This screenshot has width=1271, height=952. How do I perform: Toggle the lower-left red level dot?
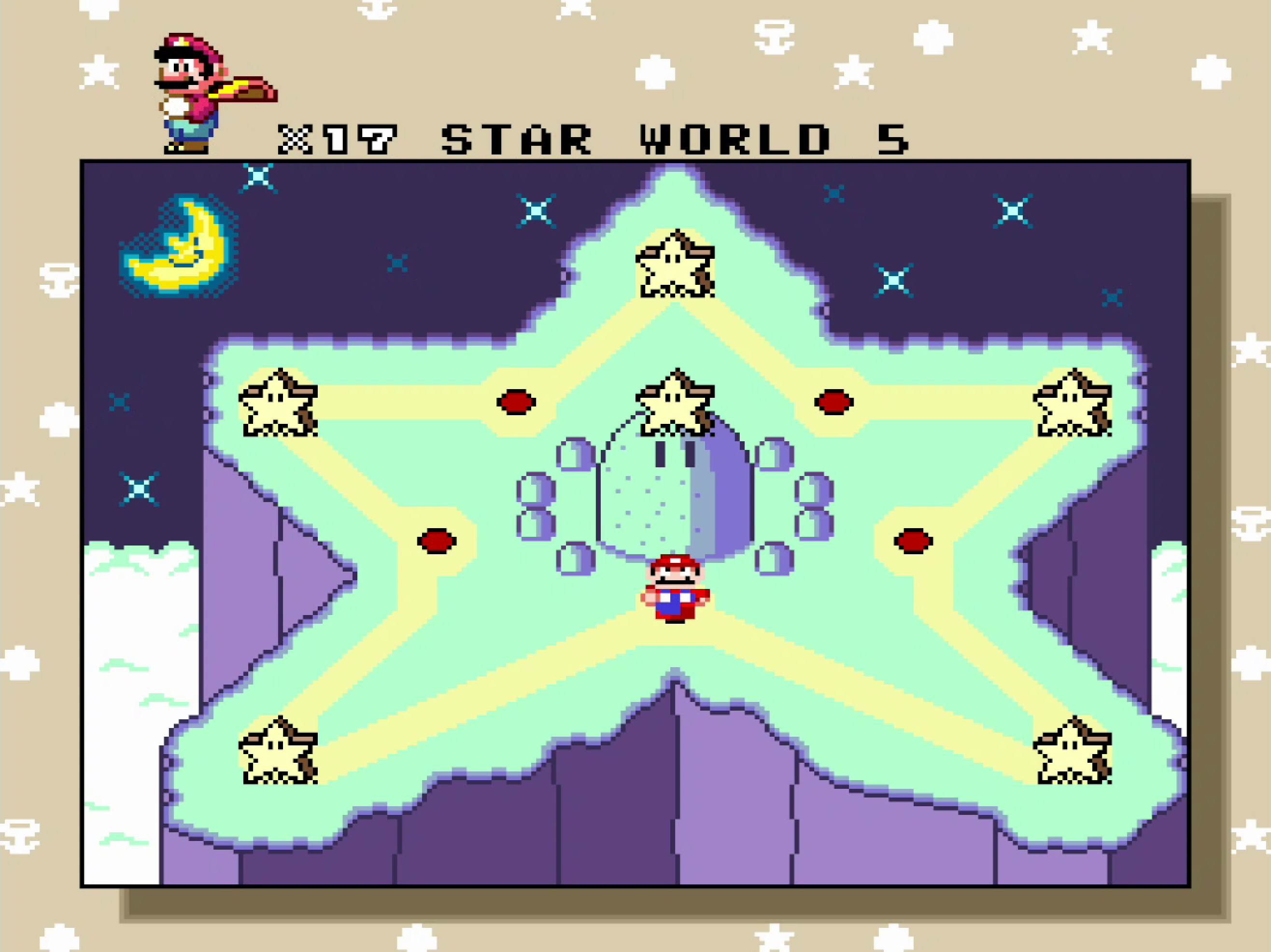click(x=437, y=540)
